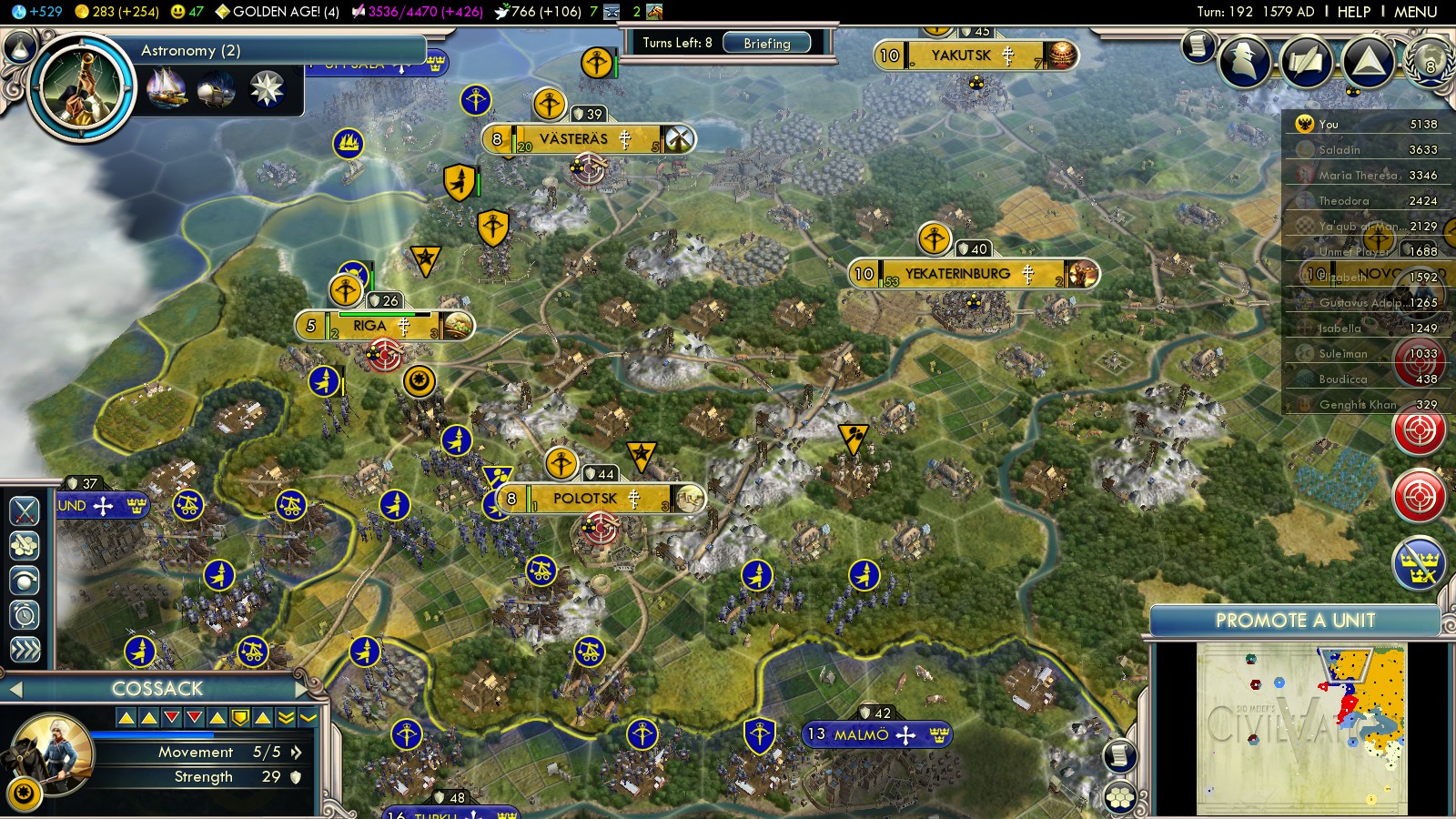1456x819 pixels.
Task: Open the Sweden crossed-sword war notification
Action: pyautogui.click(x=1419, y=564)
